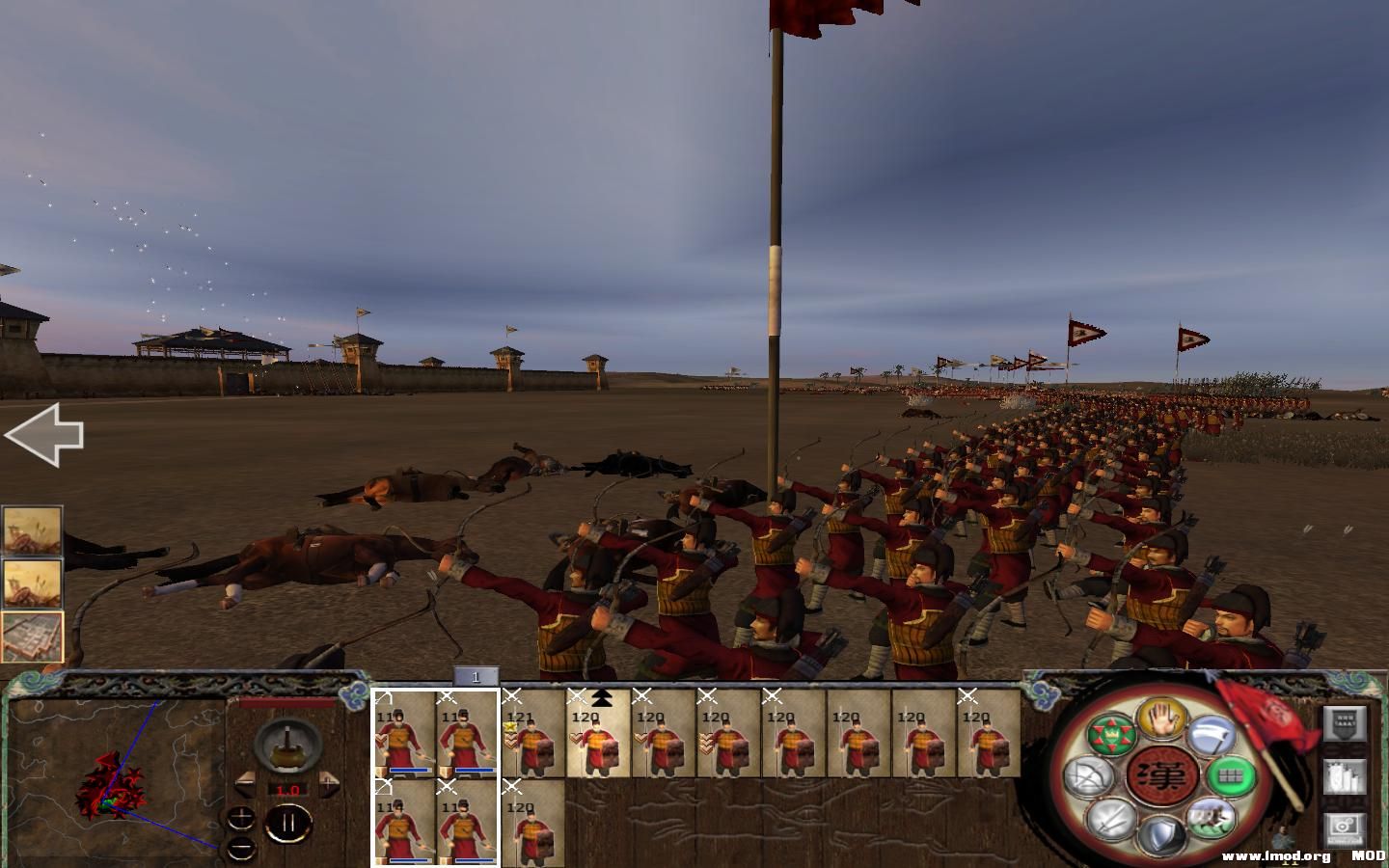
Task: Click the minus button under the plus control
Action: click(241, 847)
